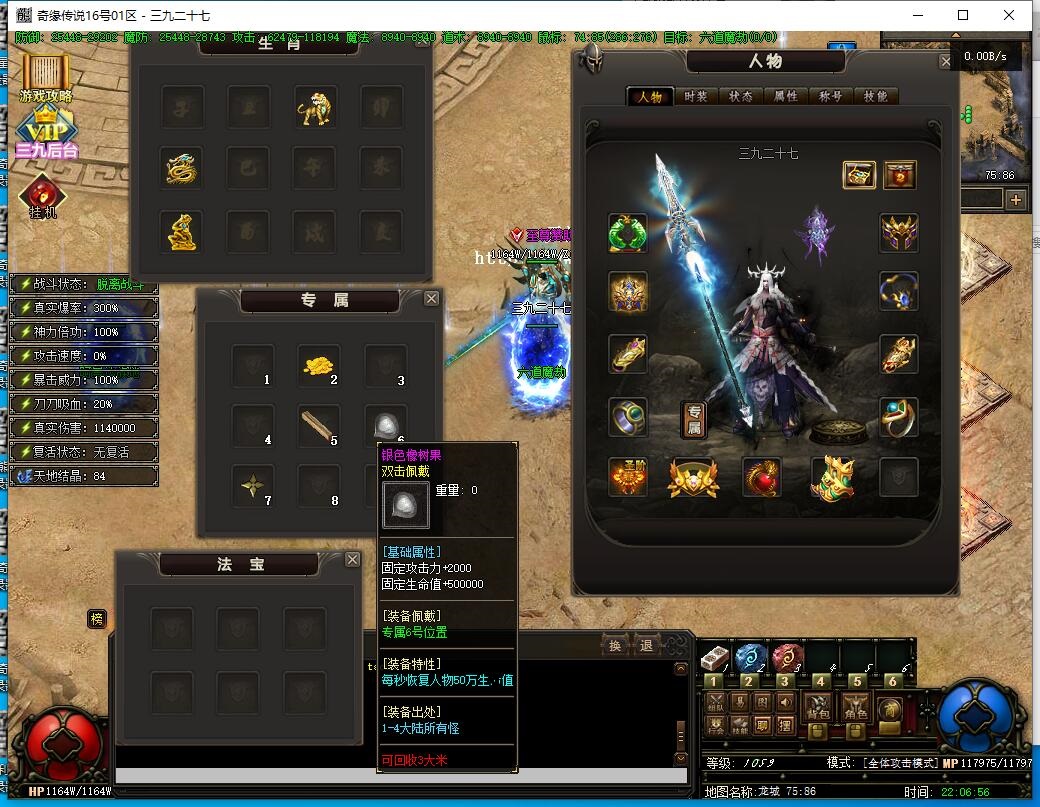The width and height of the screenshot is (1040, 807).
Task: Close the 法宝 panel
Action: pyautogui.click(x=352, y=560)
